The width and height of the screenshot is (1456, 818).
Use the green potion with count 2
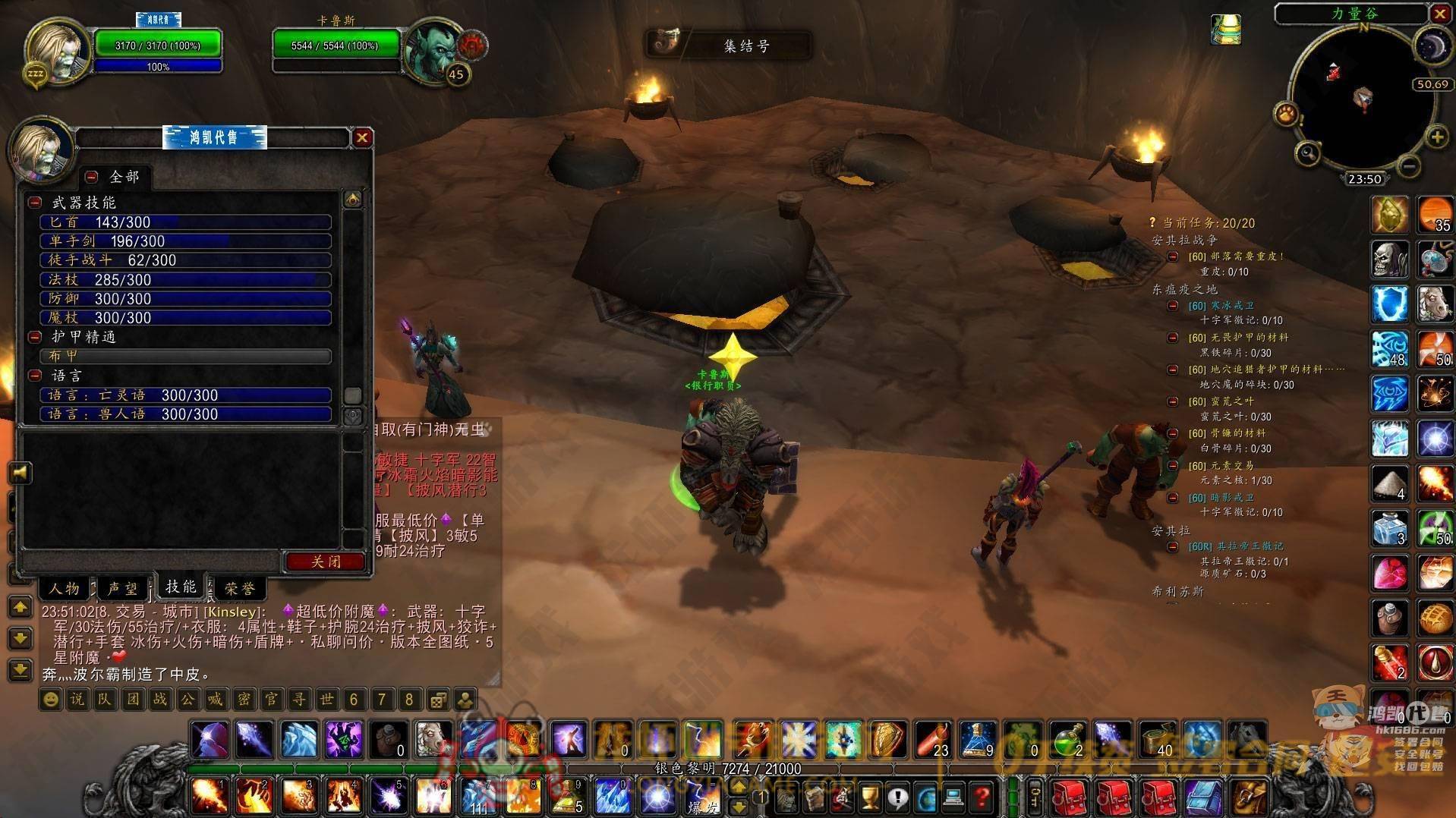pyautogui.click(x=1068, y=739)
